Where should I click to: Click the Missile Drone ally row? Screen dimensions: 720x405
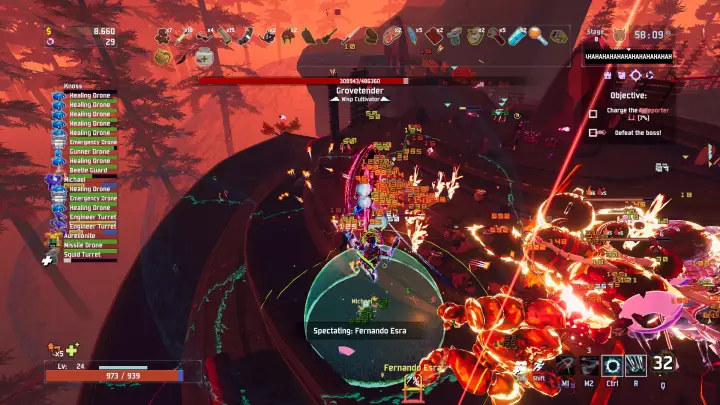pyautogui.click(x=88, y=245)
